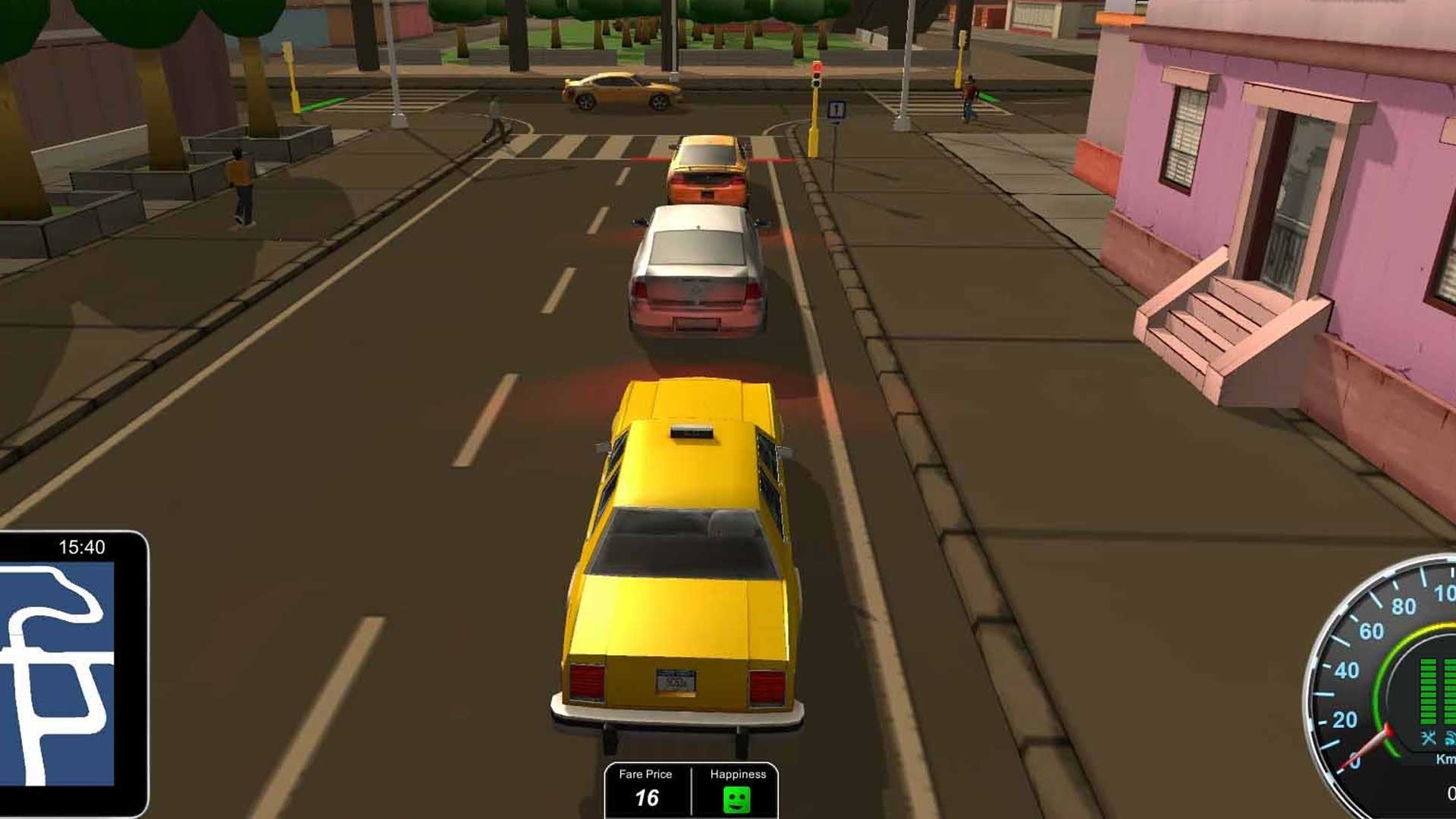Select the wrench icon on the speedometer

1429,739
